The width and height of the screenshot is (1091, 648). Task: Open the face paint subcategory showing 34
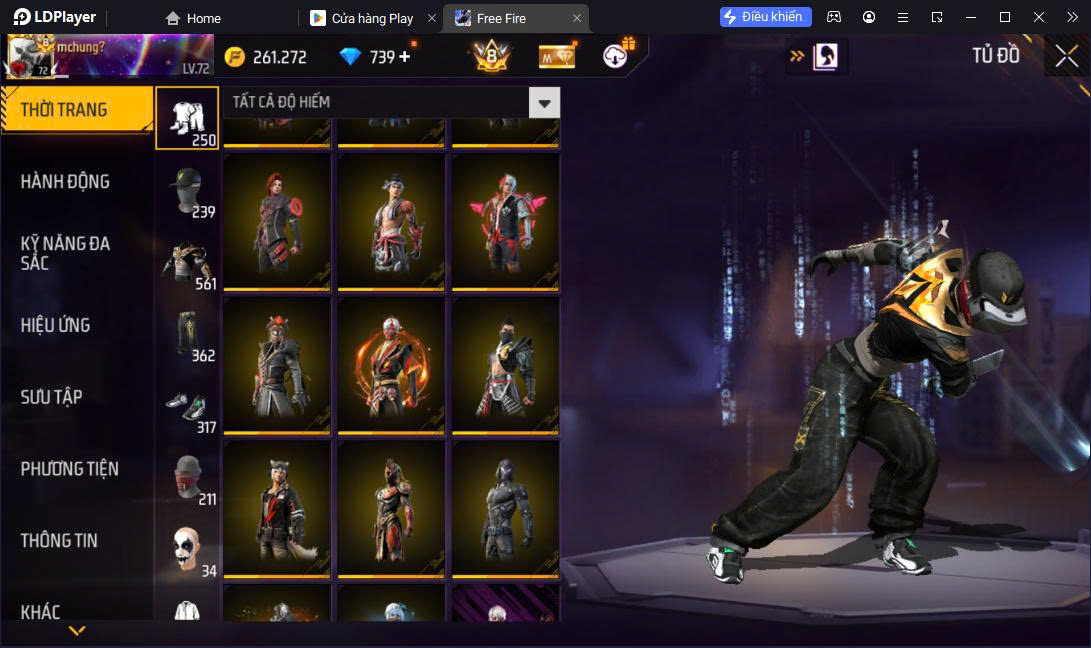click(187, 550)
